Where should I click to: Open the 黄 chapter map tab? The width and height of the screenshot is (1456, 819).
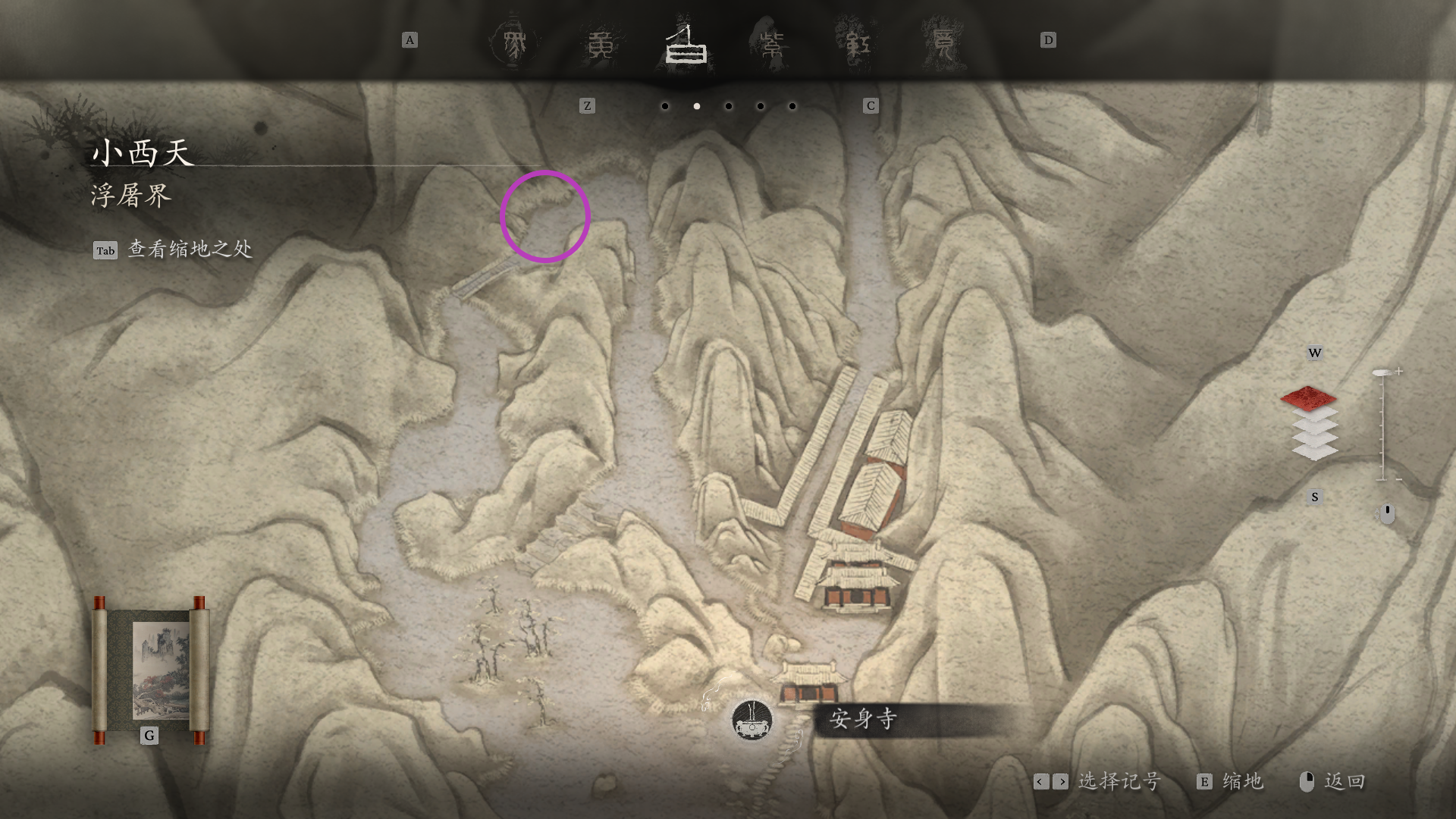click(x=601, y=45)
